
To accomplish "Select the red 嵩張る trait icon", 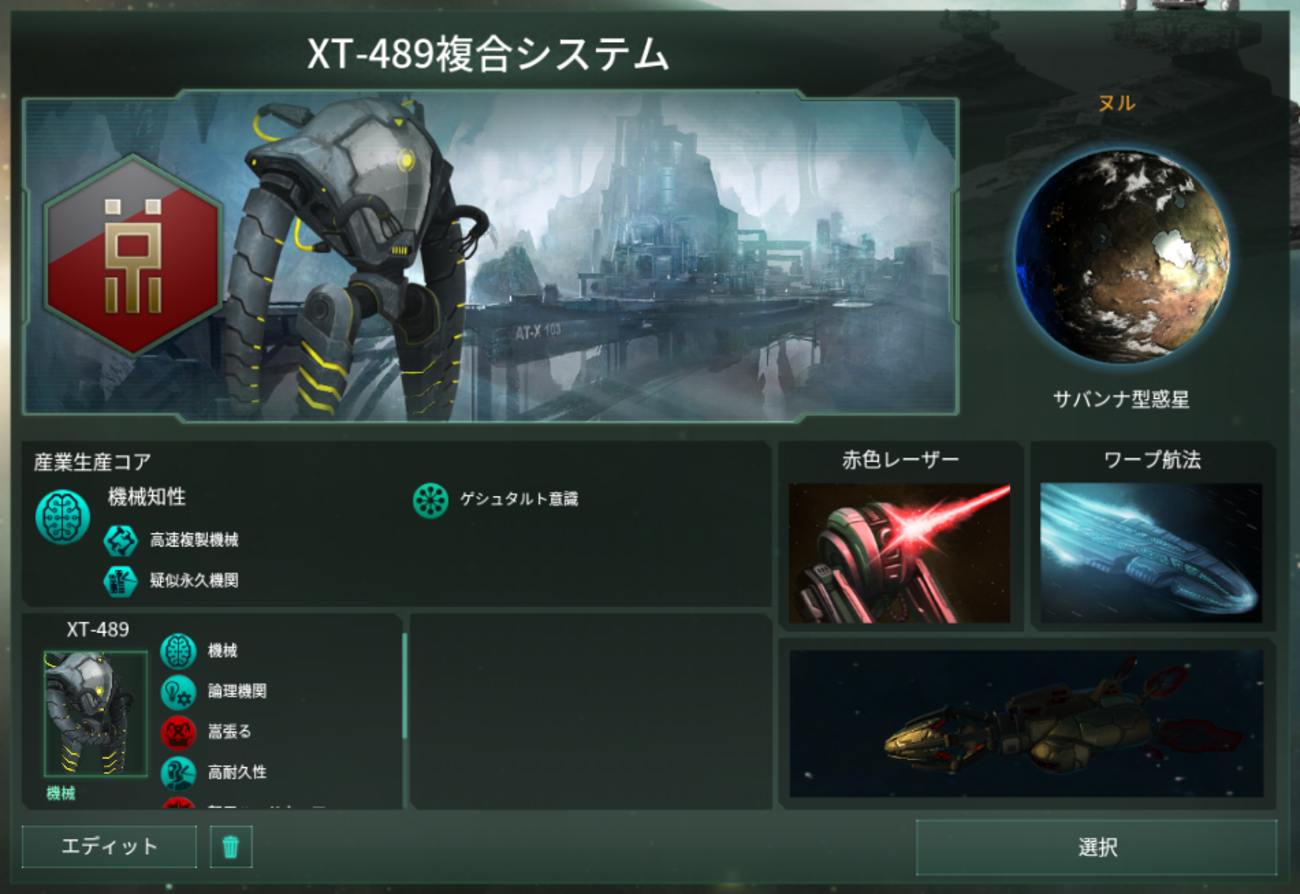I will tap(178, 732).
